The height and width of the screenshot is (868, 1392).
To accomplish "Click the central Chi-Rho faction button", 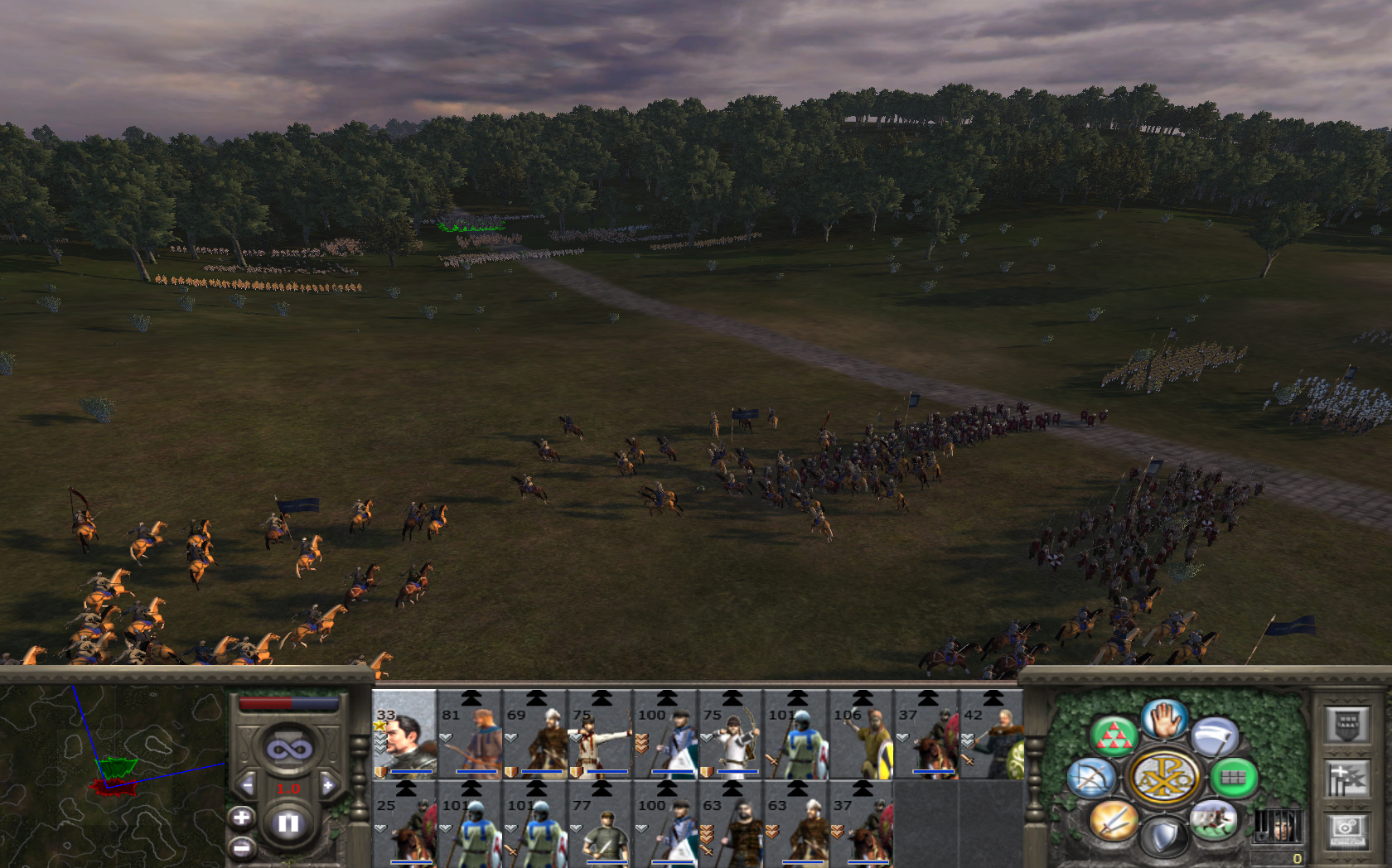I will 1163,778.
